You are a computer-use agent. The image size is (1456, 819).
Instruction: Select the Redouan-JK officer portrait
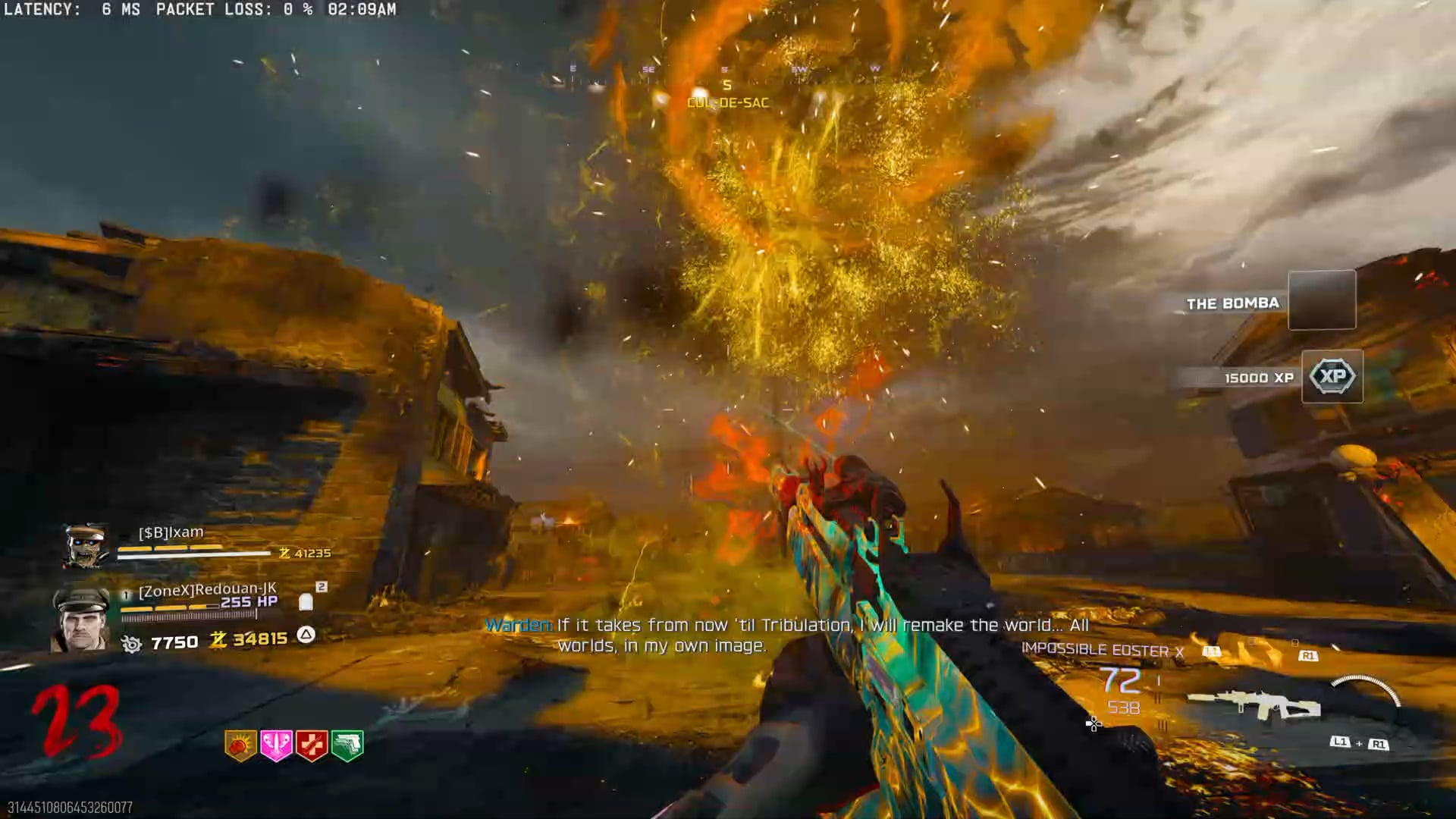point(81,620)
